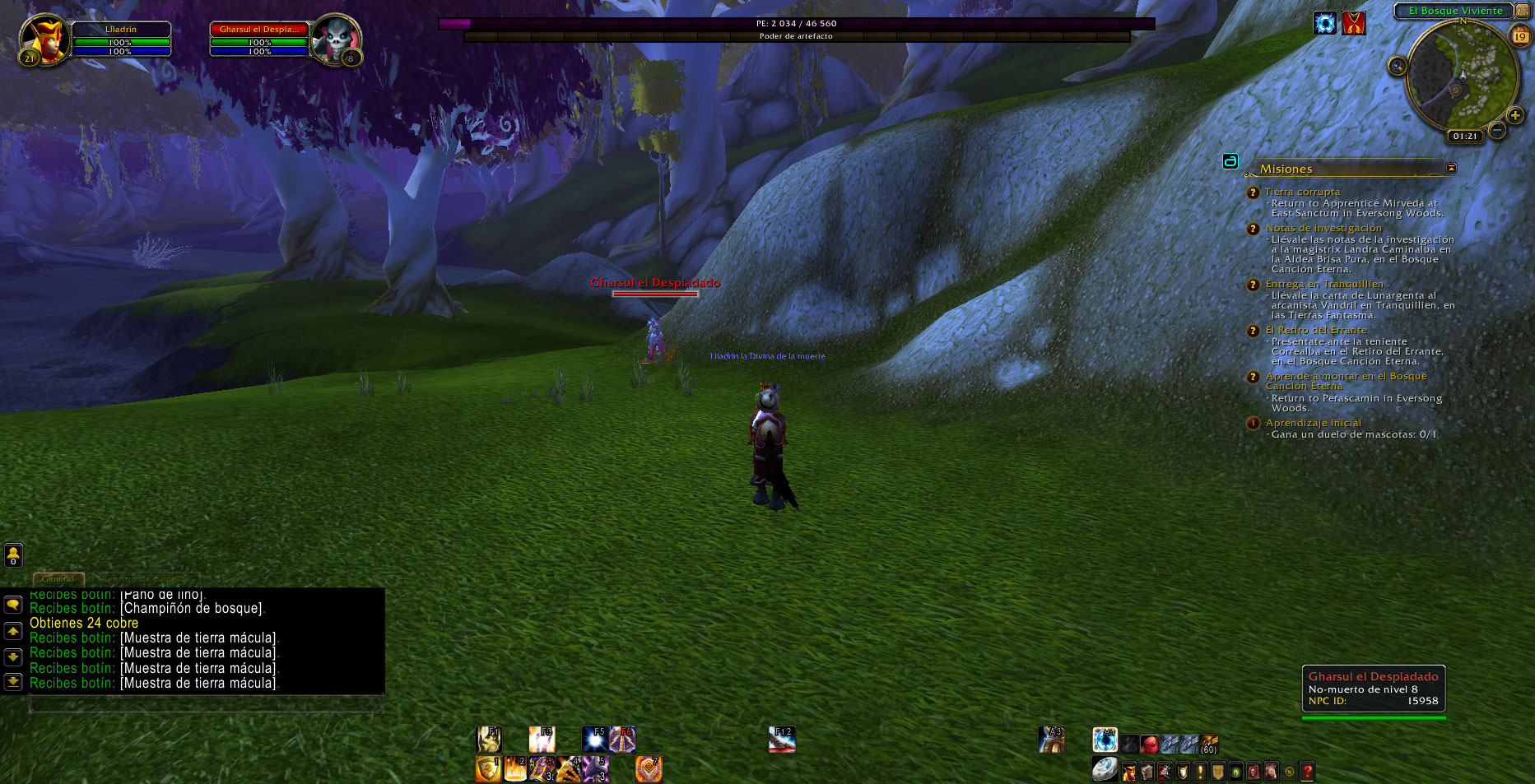Use the bloody sword ability on F12
The image size is (1535, 784).
782,739
